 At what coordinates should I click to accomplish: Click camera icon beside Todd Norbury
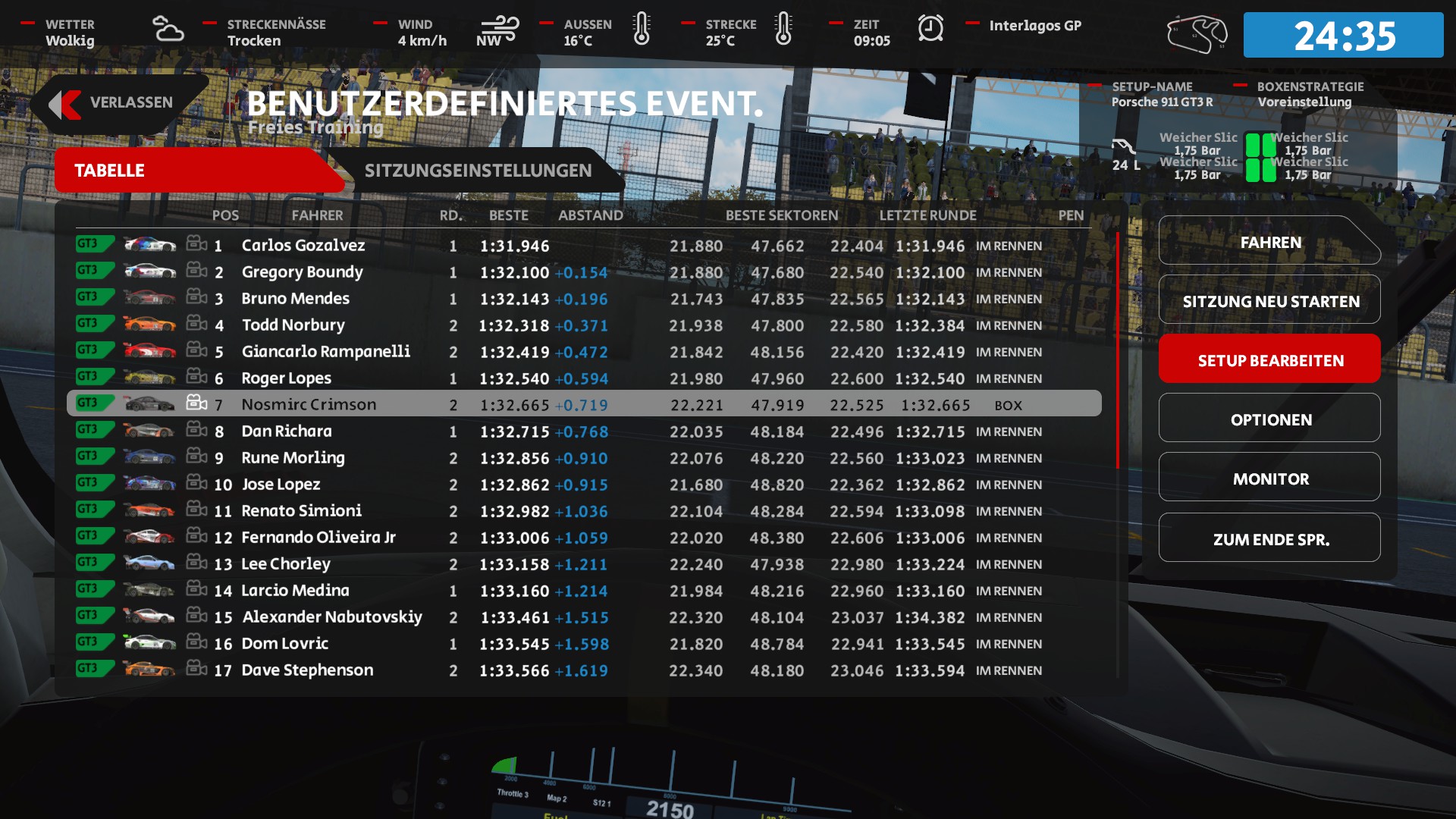(196, 324)
